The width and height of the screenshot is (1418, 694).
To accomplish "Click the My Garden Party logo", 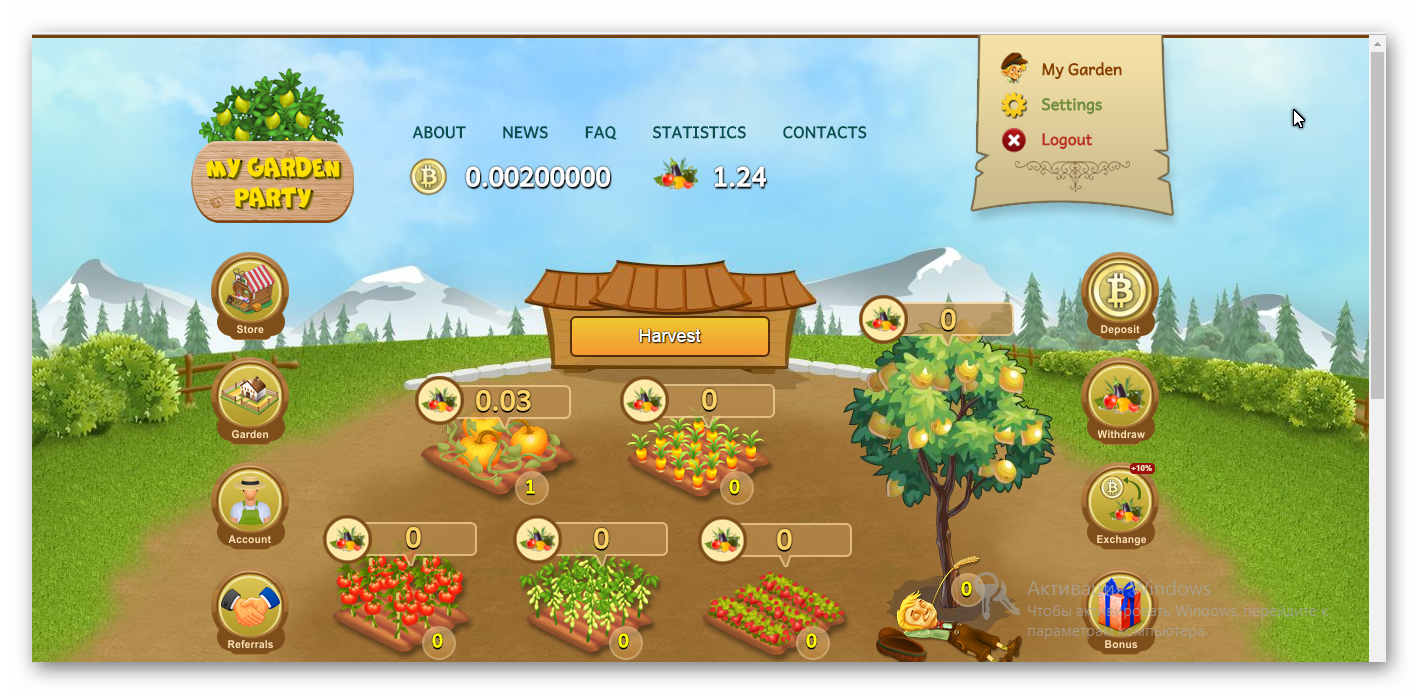I will point(272,150).
